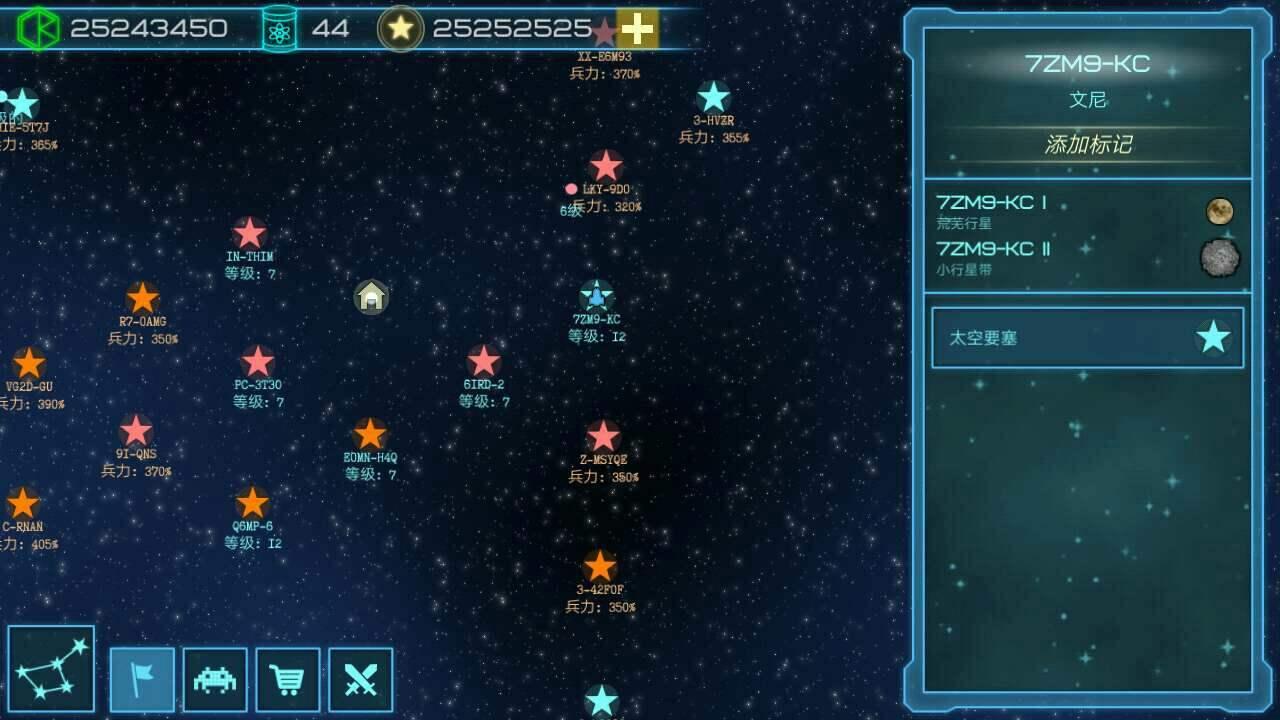Choose the Q6MP-6 star system
Image resolution: width=1280 pixels, height=720 pixels.
click(252, 503)
